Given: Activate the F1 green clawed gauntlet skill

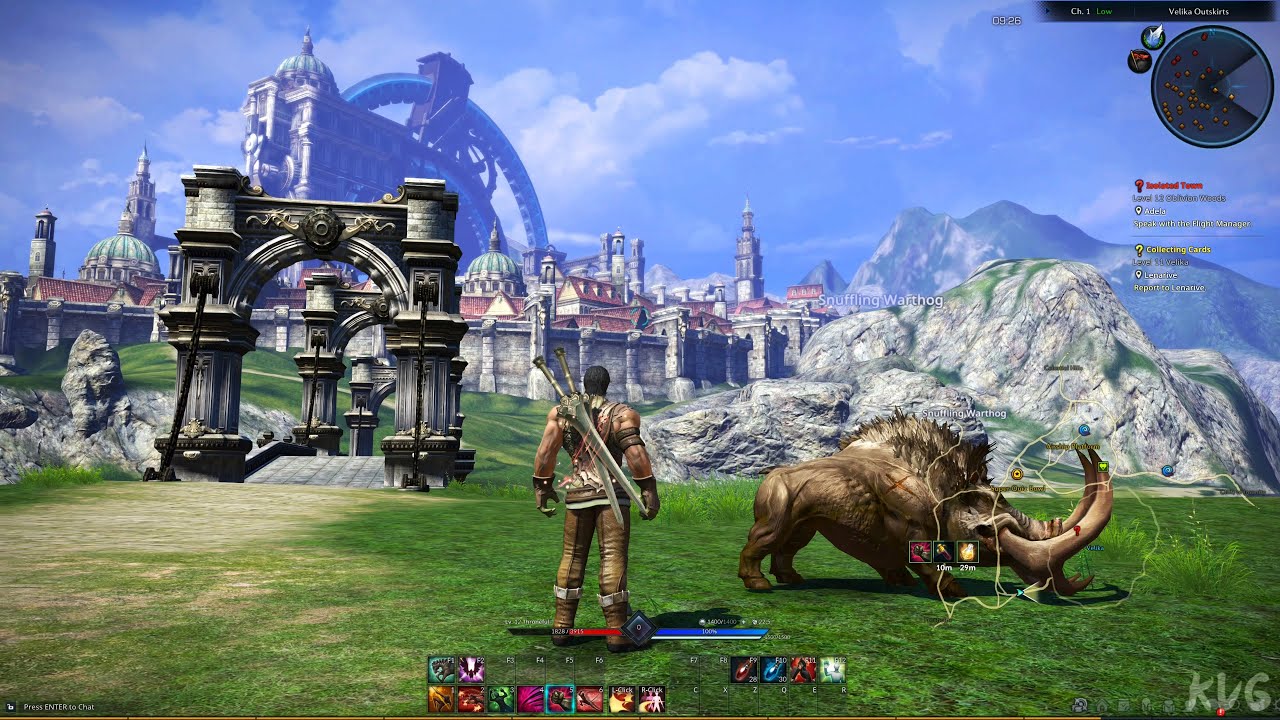Looking at the screenshot, I should pos(442,670).
